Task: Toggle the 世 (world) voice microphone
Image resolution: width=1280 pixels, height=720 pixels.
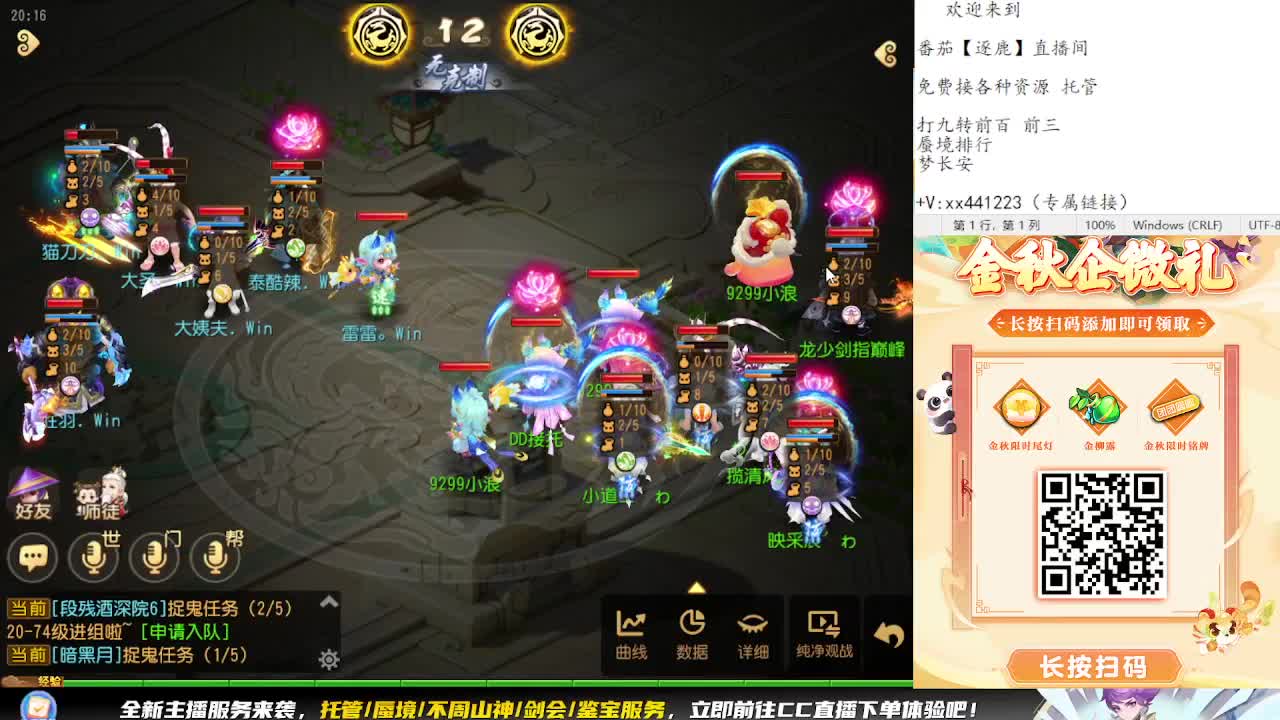Action: (x=94, y=558)
